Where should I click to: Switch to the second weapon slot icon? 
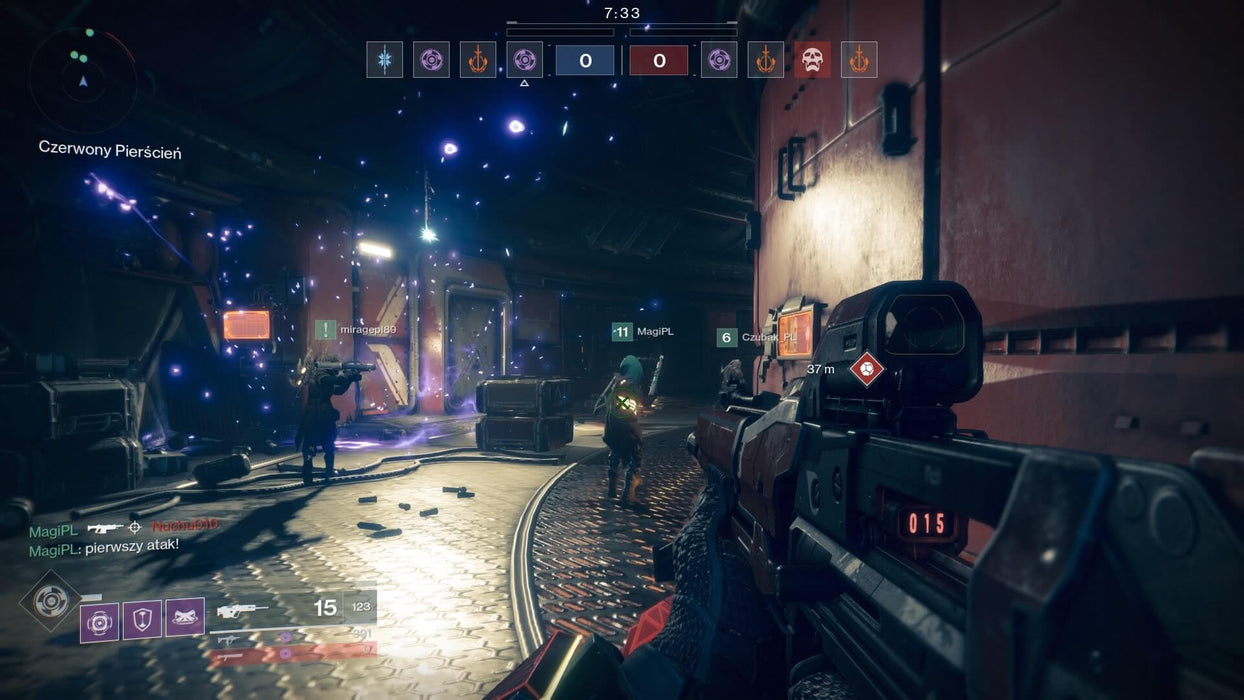pos(229,637)
